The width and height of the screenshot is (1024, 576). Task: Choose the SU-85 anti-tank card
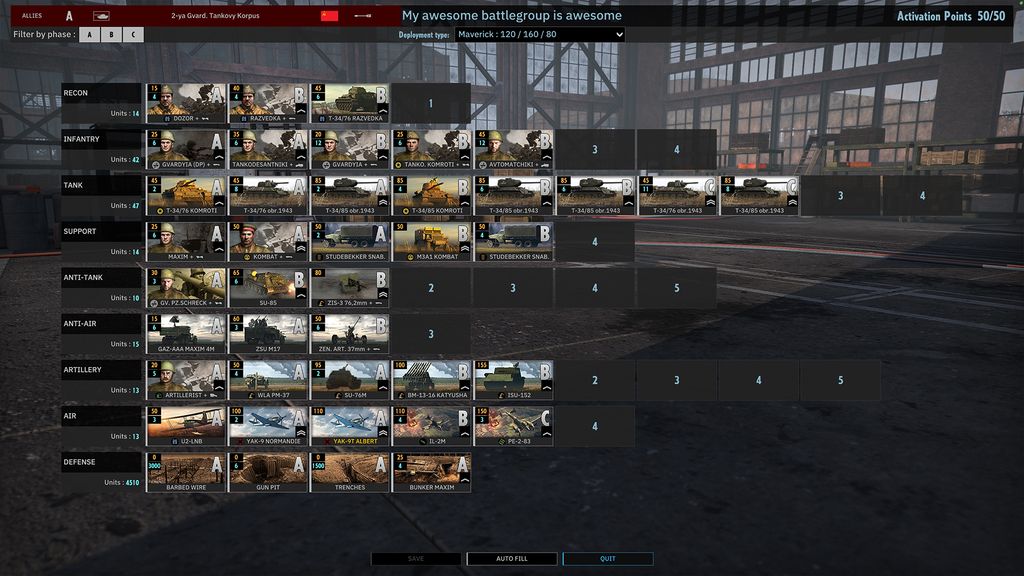tap(268, 287)
